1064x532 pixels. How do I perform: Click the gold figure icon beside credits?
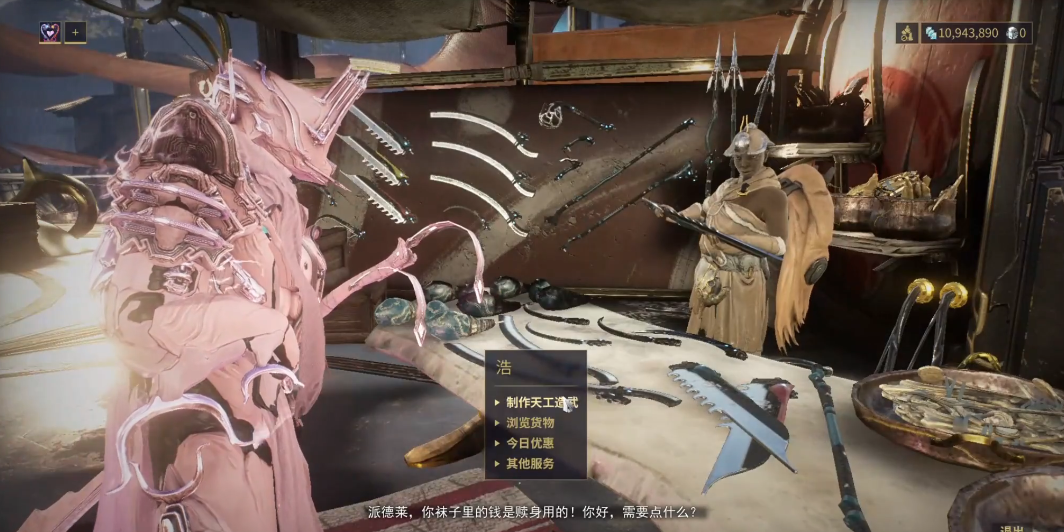(906, 33)
